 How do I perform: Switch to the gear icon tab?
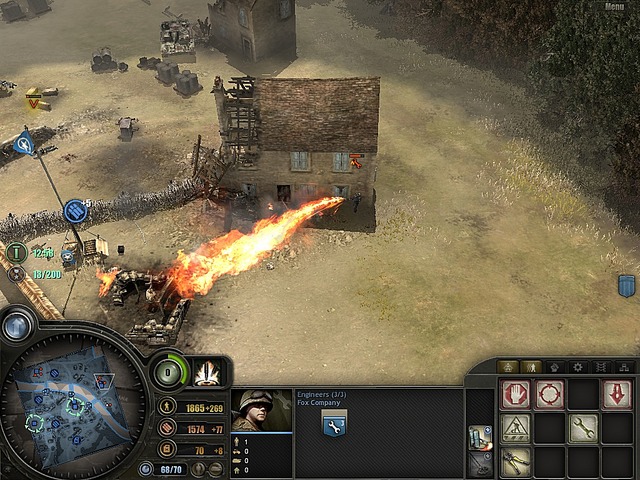[575, 367]
